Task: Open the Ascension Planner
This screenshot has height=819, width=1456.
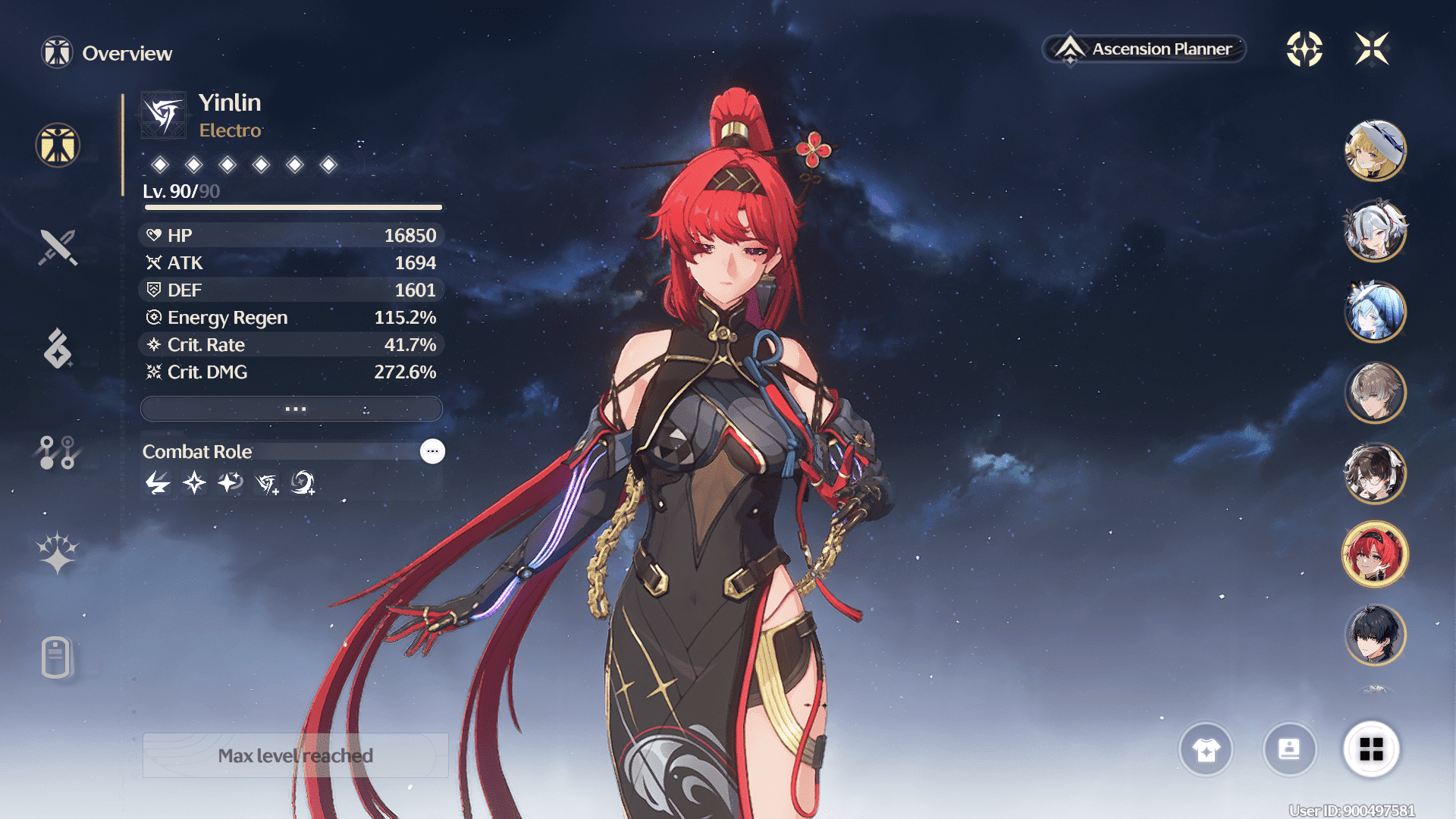Action: click(1145, 49)
